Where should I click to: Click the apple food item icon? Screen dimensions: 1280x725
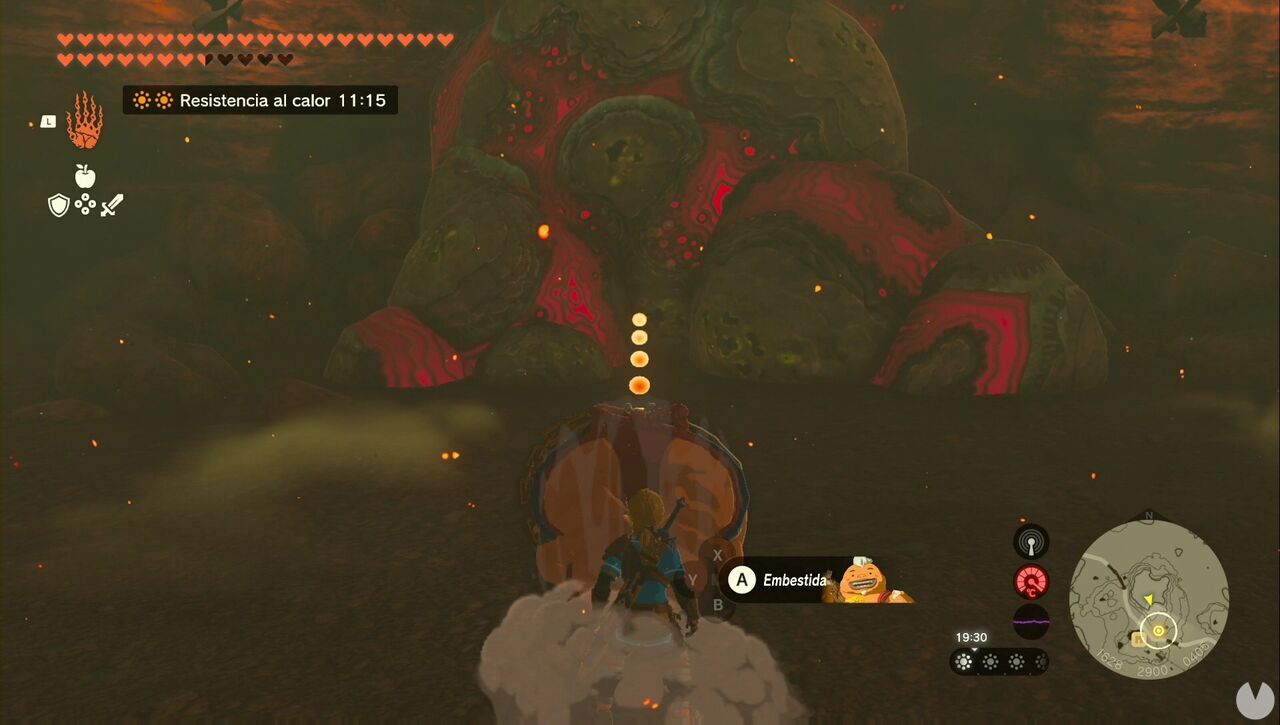click(x=86, y=175)
